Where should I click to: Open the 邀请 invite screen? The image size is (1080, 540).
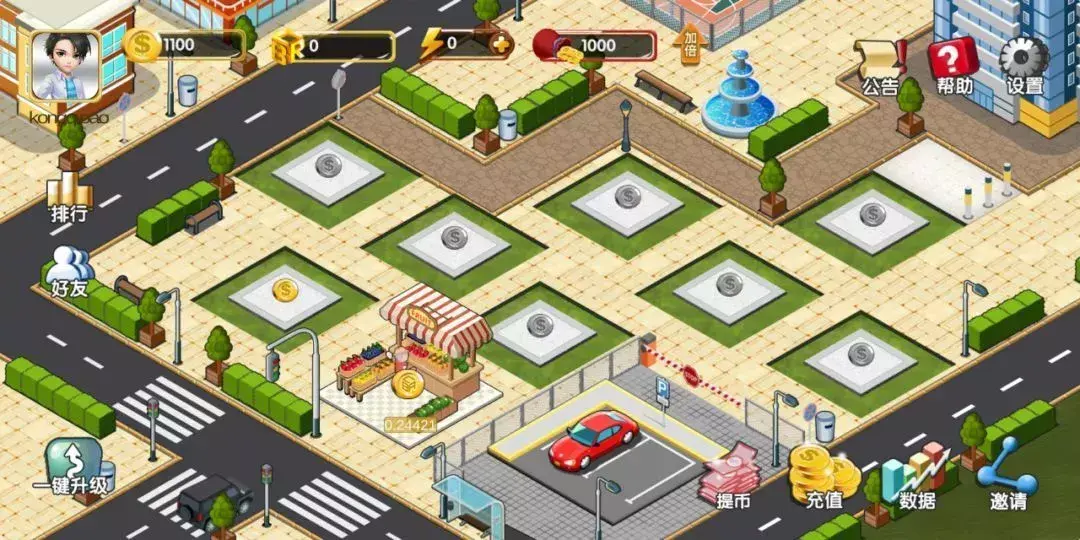1008,475
